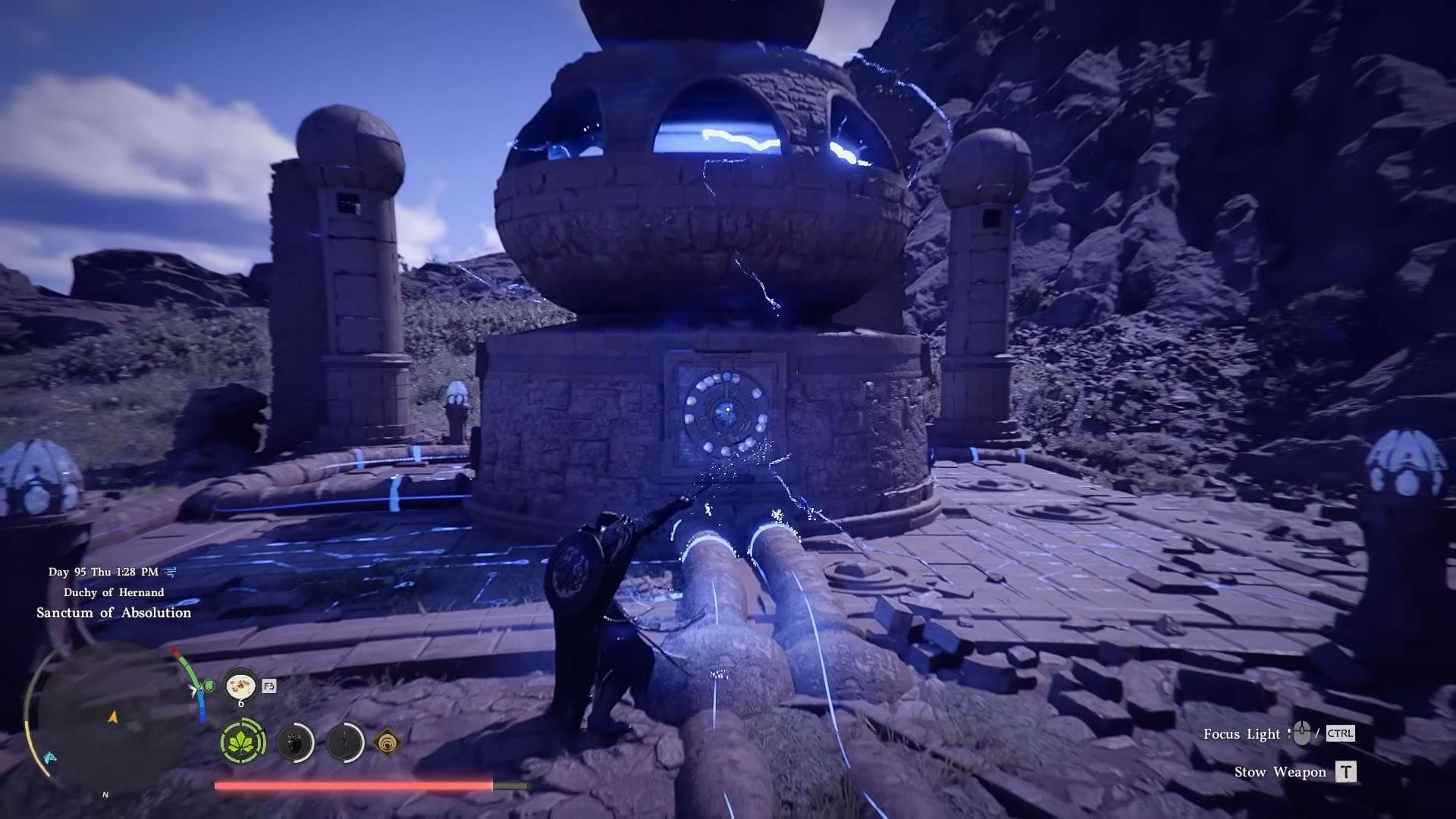
Task: Use the food dish quick slot
Action: [241, 686]
